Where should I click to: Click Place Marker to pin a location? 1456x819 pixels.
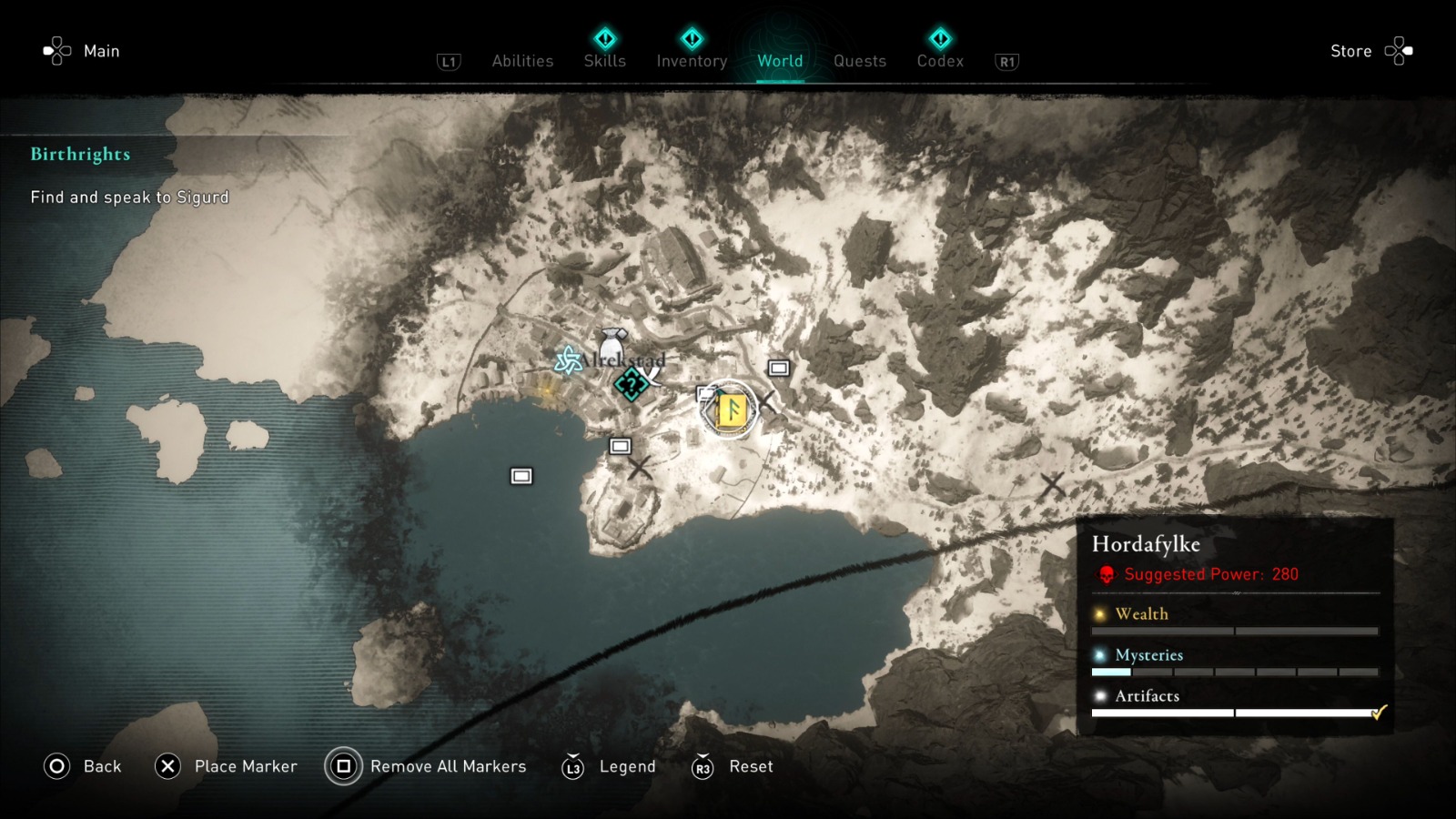[x=244, y=766]
